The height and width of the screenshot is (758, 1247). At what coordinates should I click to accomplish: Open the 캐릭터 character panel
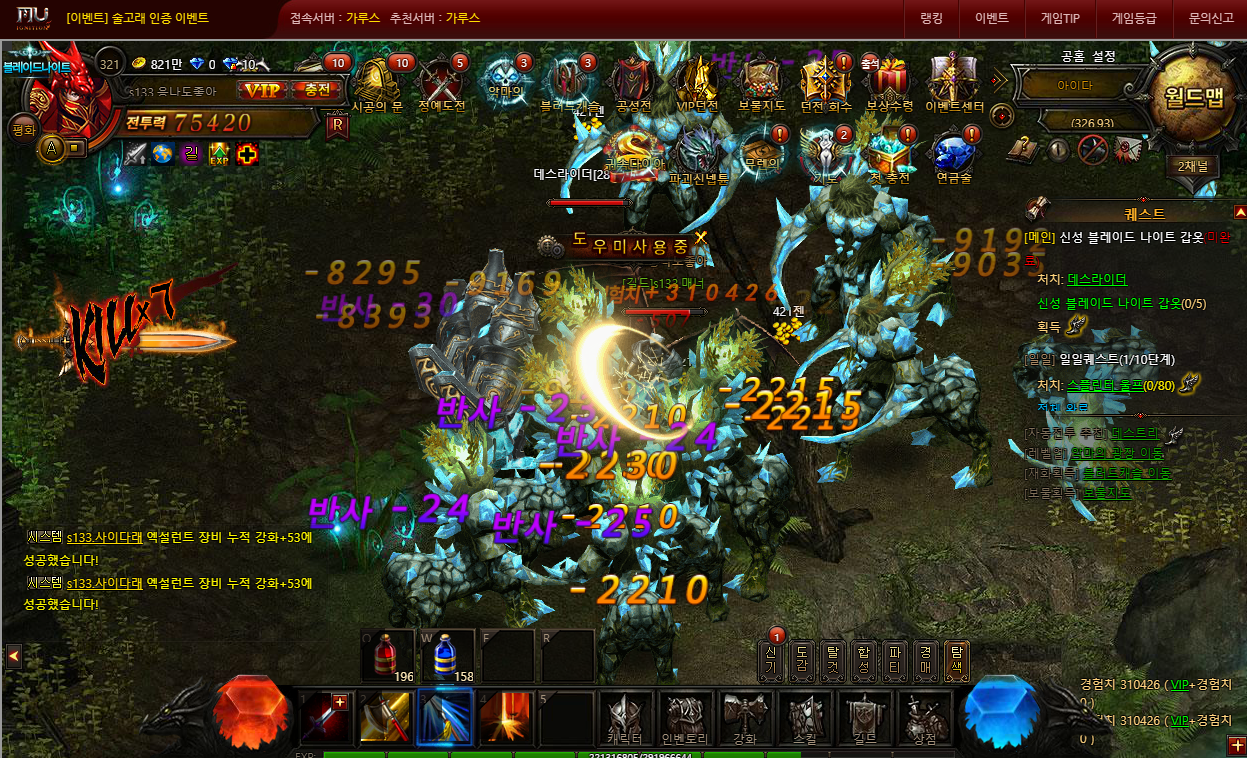coord(626,718)
